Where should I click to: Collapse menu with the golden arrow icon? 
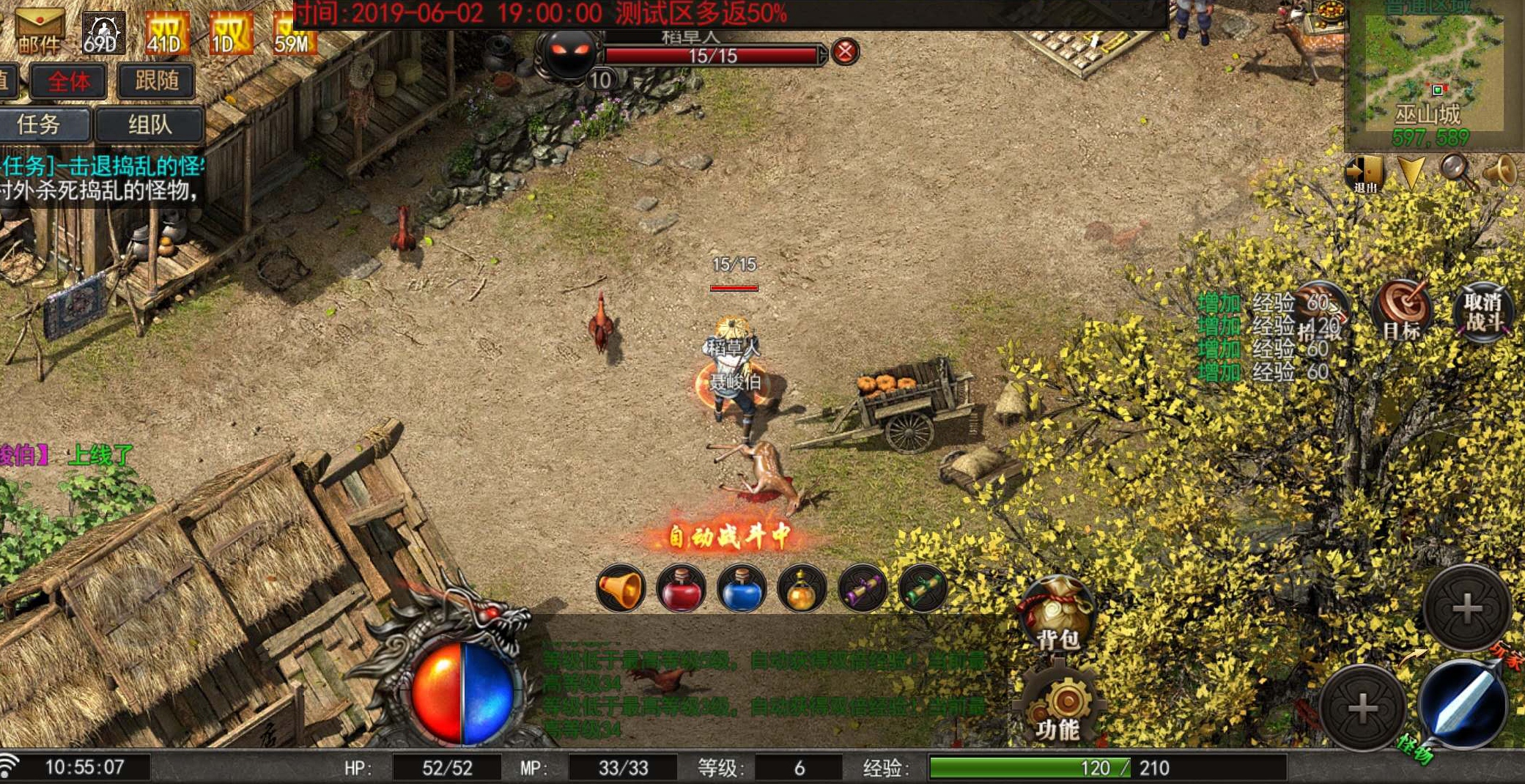[1411, 173]
